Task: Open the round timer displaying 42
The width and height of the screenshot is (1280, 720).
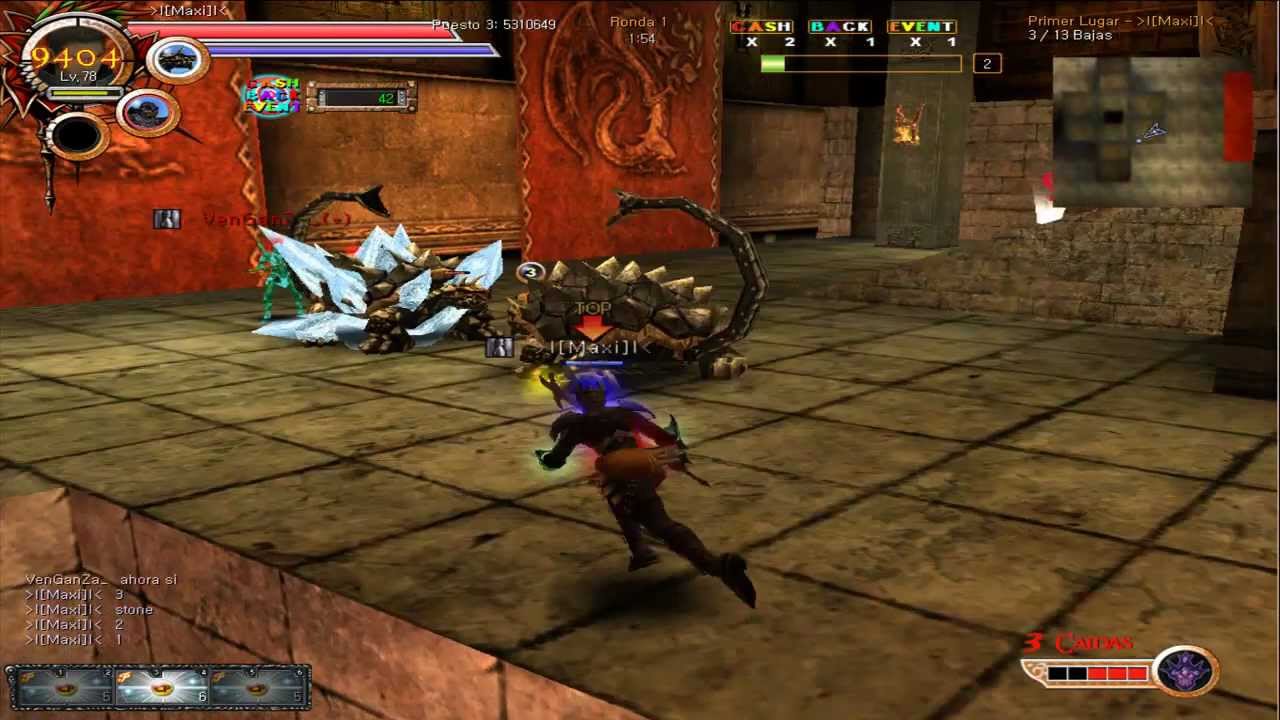Action: [362, 98]
